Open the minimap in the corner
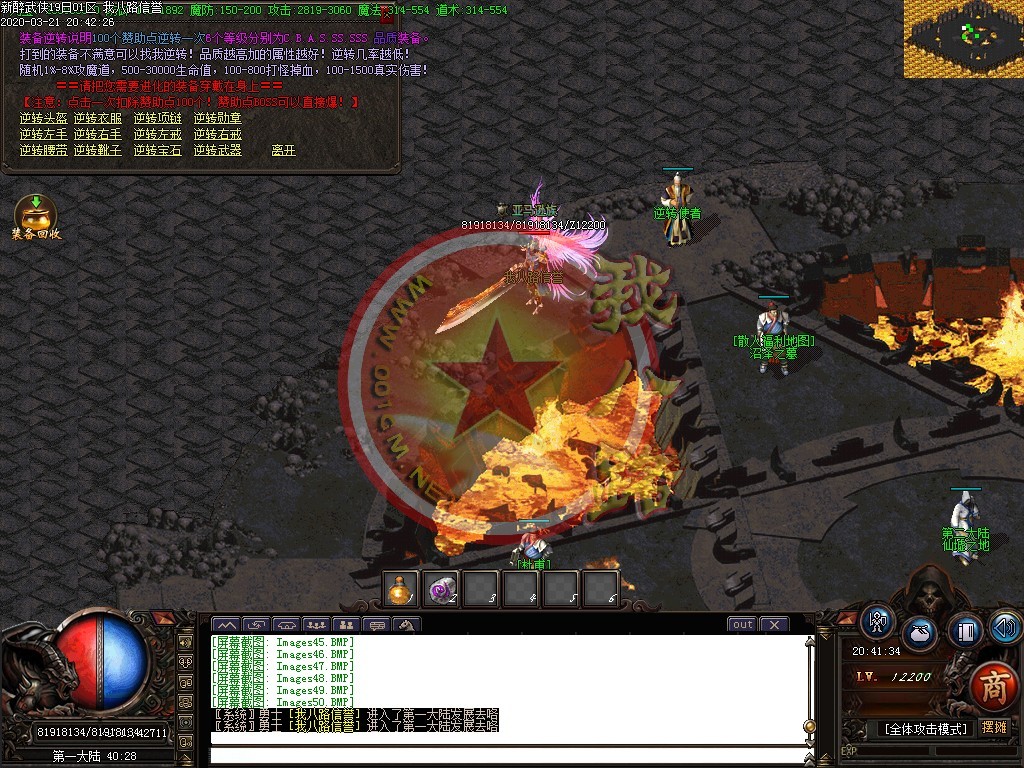The image size is (1024, 768). click(964, 38)
